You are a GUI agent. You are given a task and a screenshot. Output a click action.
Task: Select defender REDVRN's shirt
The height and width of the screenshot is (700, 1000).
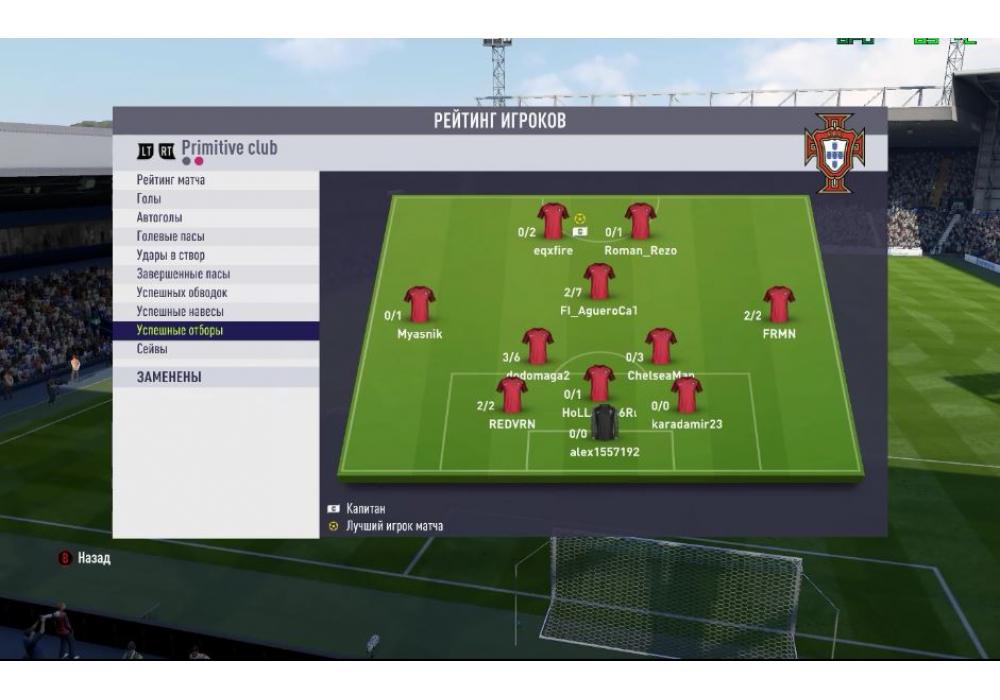[x=512, y=395]
